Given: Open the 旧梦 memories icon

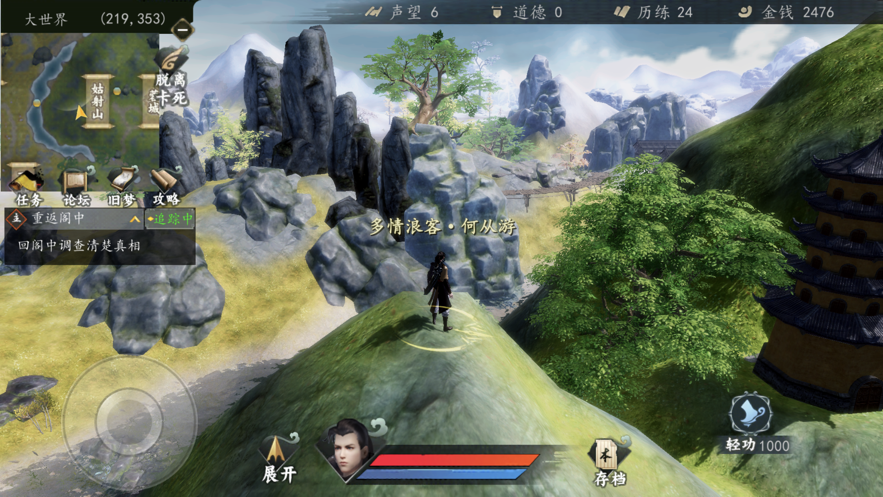Looking at the screenshot, I should click(122, 186).
